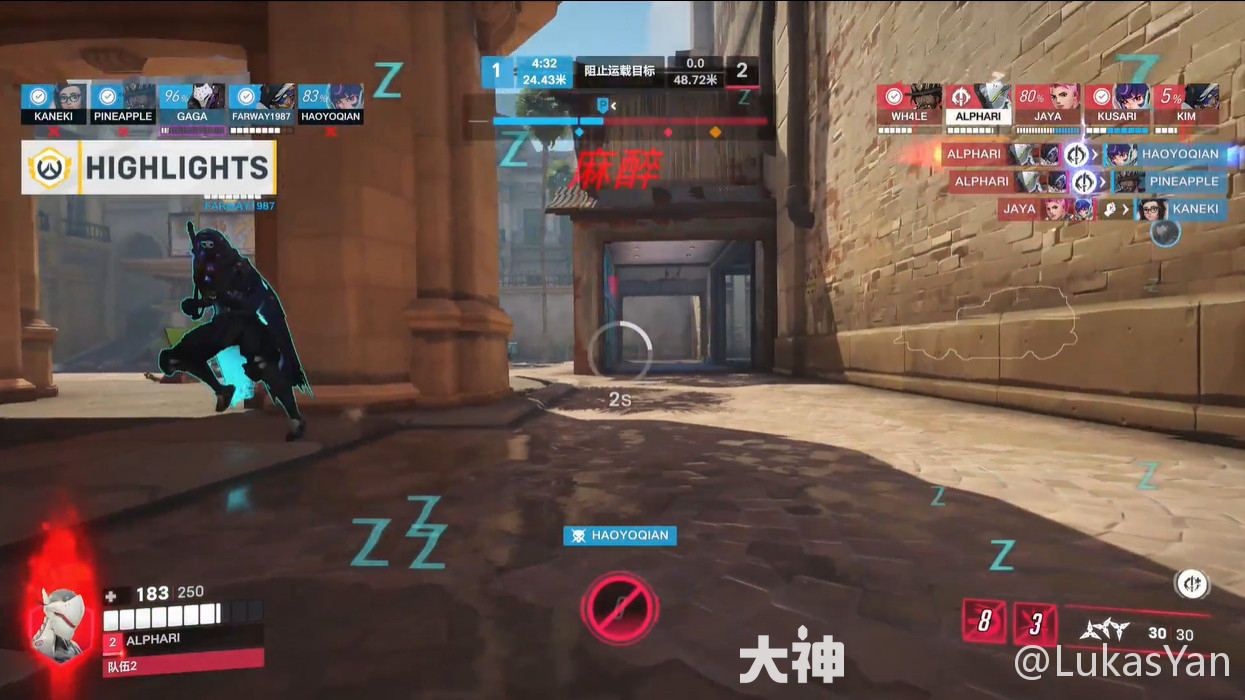
Task: Select KANEKI's player card
Action: 52,104
